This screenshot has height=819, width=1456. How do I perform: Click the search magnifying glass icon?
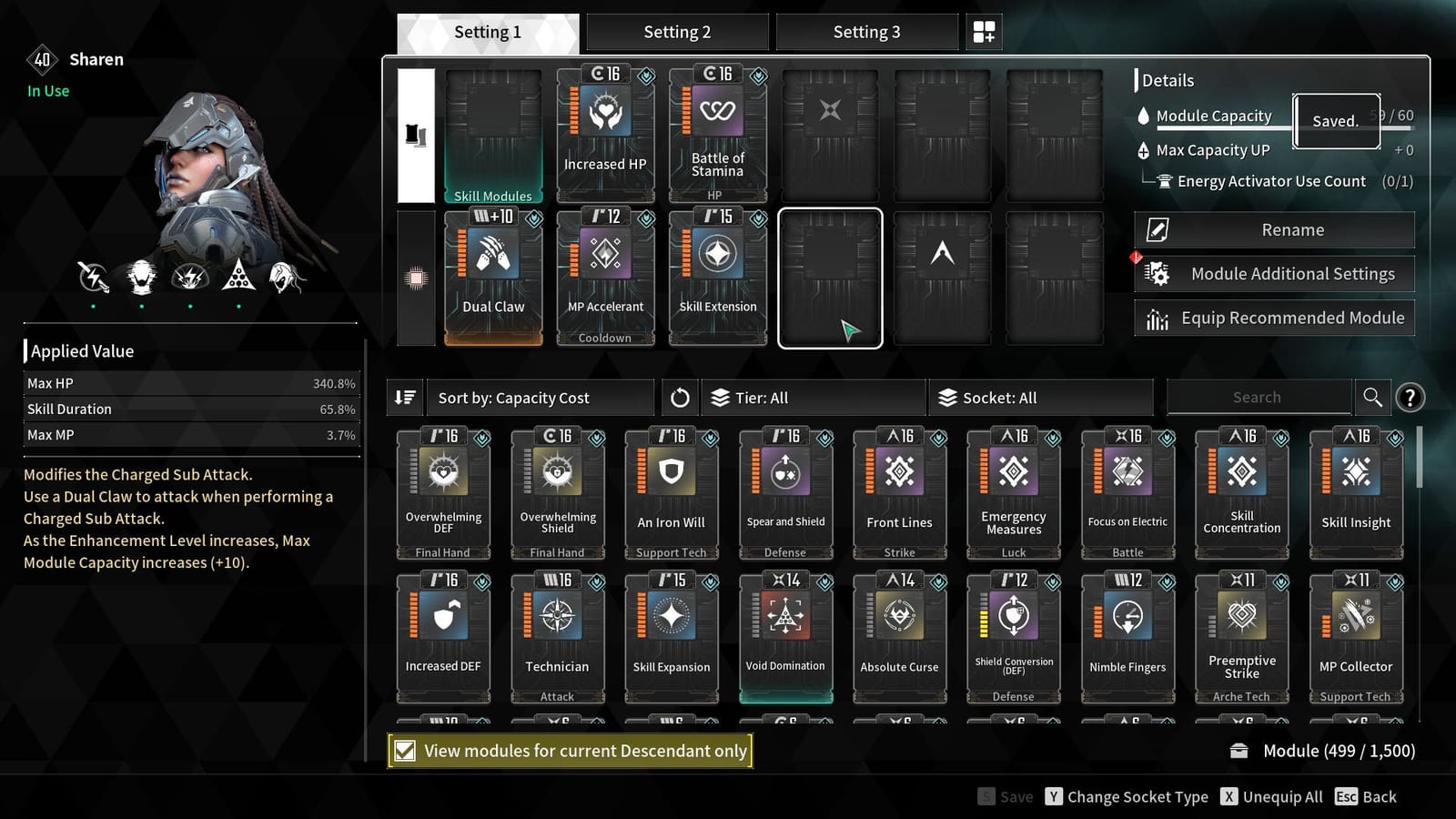click(1372, 397)
